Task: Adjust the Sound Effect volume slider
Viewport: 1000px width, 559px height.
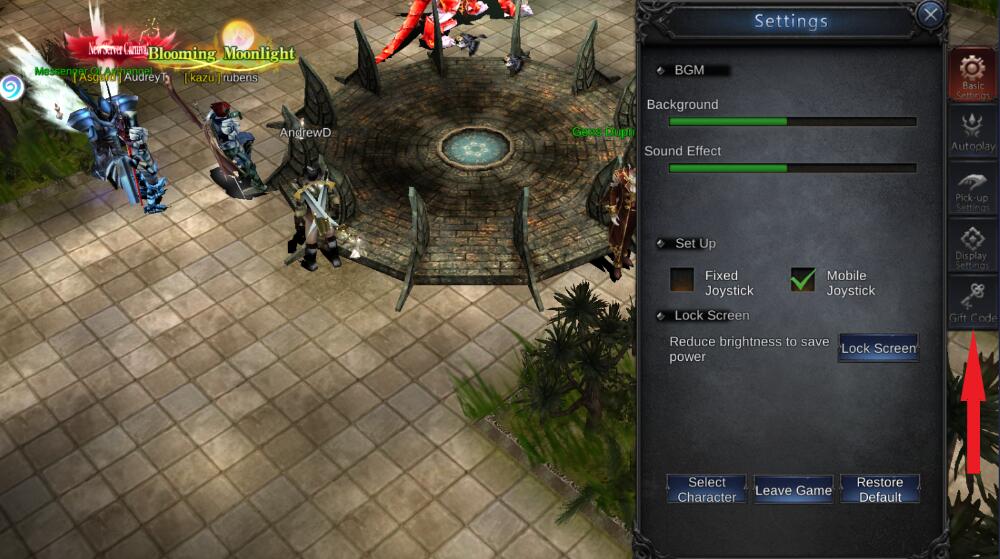Action: point(792,168)
